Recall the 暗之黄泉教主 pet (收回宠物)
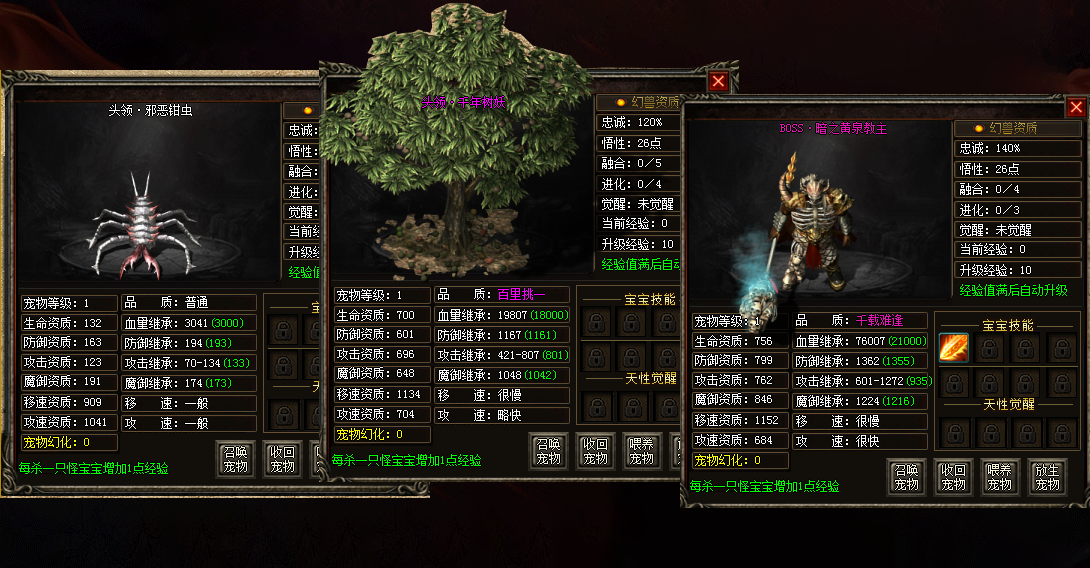 pos(953,478)
